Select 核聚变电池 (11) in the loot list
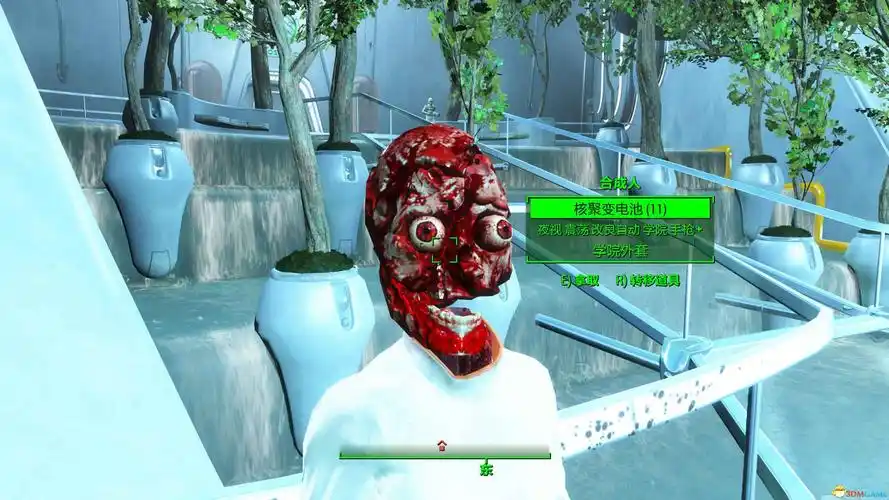This screenshot has height=500, width=889. pyautogui.click(x=620, y=208)
